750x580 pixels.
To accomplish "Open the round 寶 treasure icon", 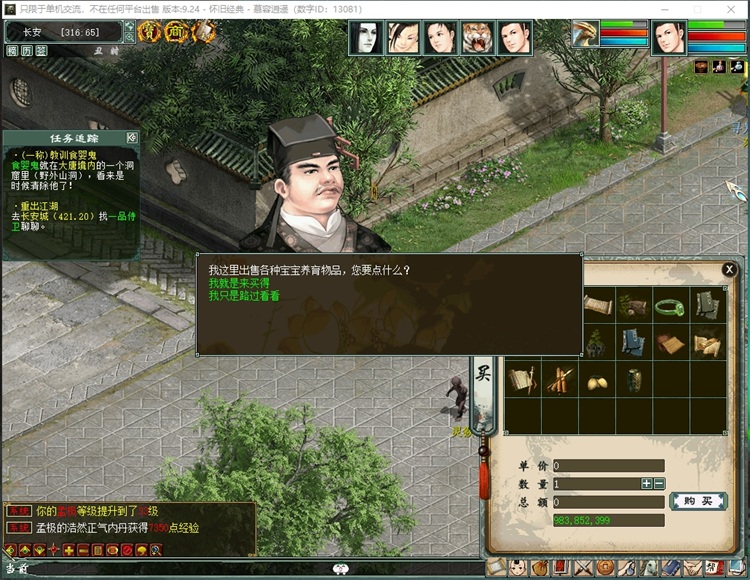I will tap(150, 33).
